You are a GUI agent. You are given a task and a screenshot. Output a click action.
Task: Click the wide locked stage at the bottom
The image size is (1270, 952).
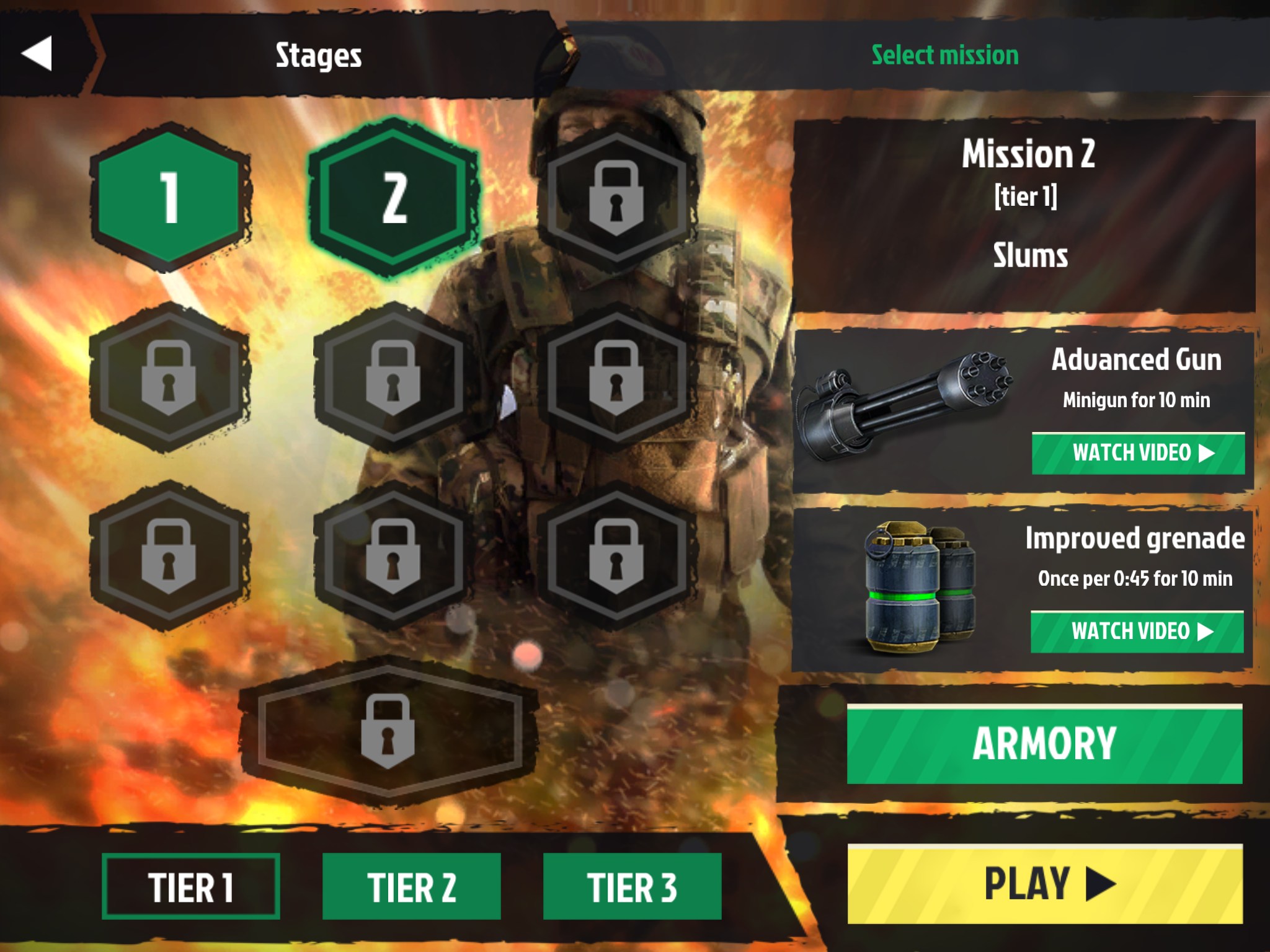click(x=388, y=731)
